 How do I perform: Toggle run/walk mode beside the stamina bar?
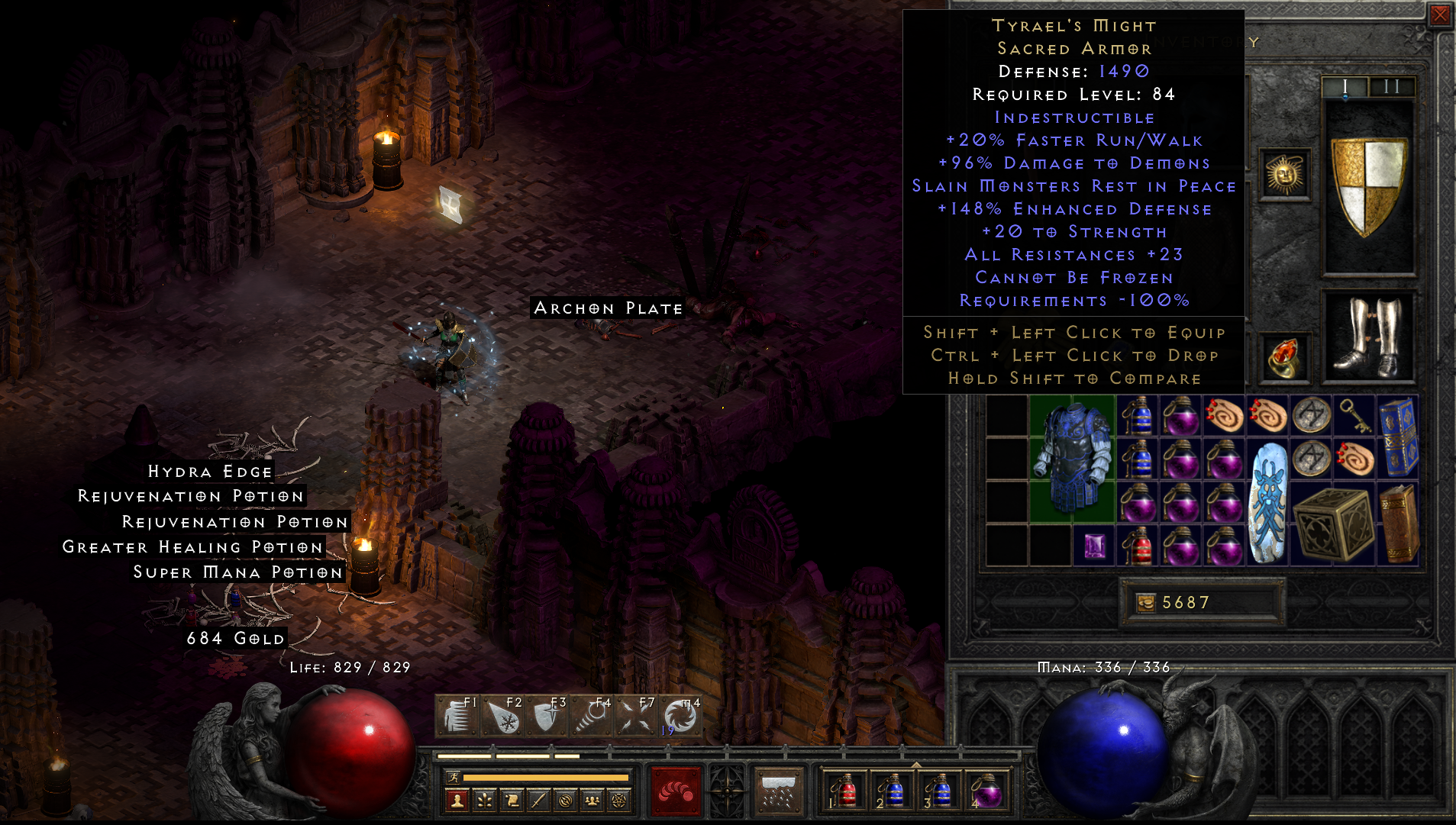coord(454,778)
